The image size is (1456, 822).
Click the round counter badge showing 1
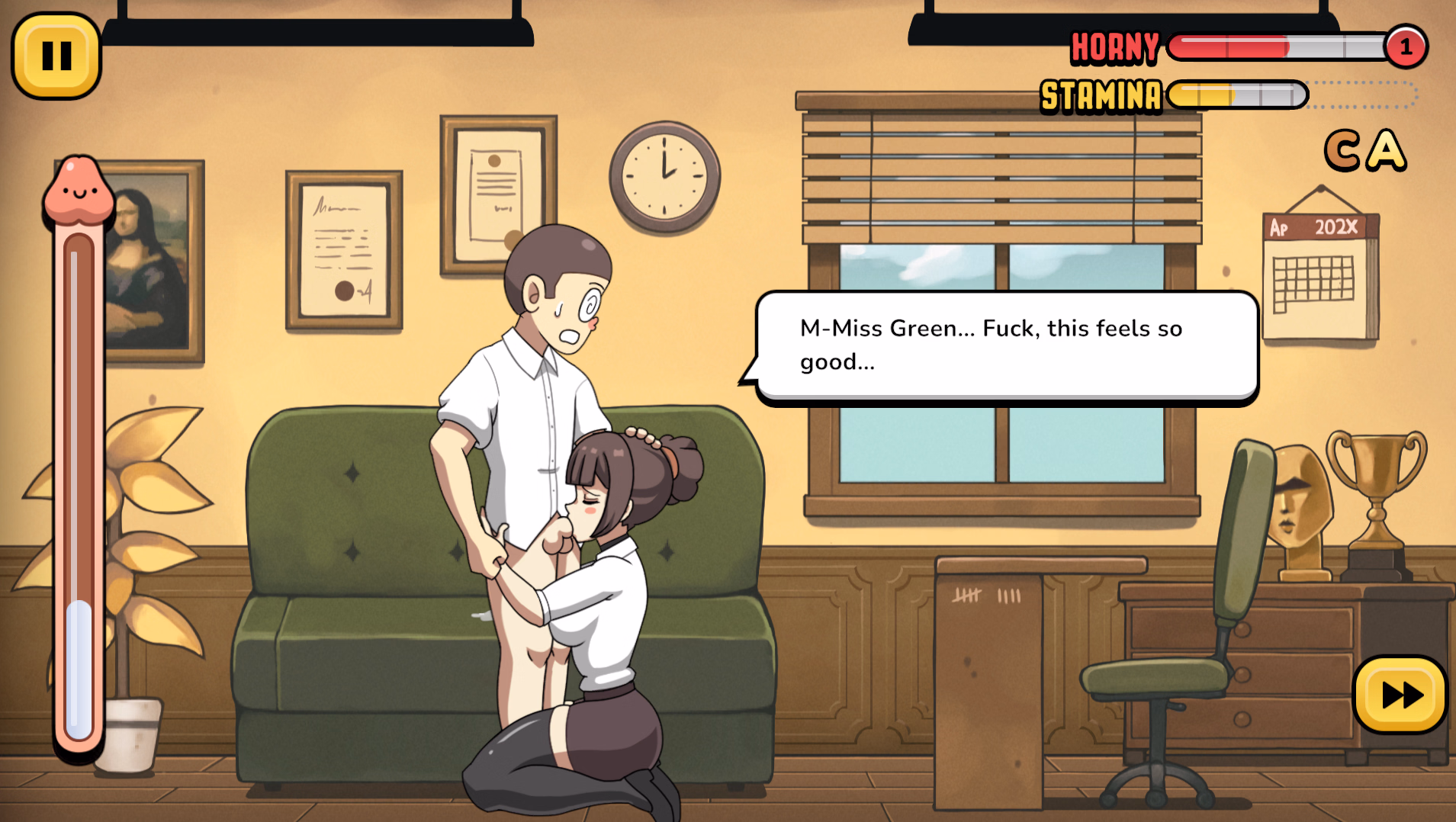coord(1406,46)
